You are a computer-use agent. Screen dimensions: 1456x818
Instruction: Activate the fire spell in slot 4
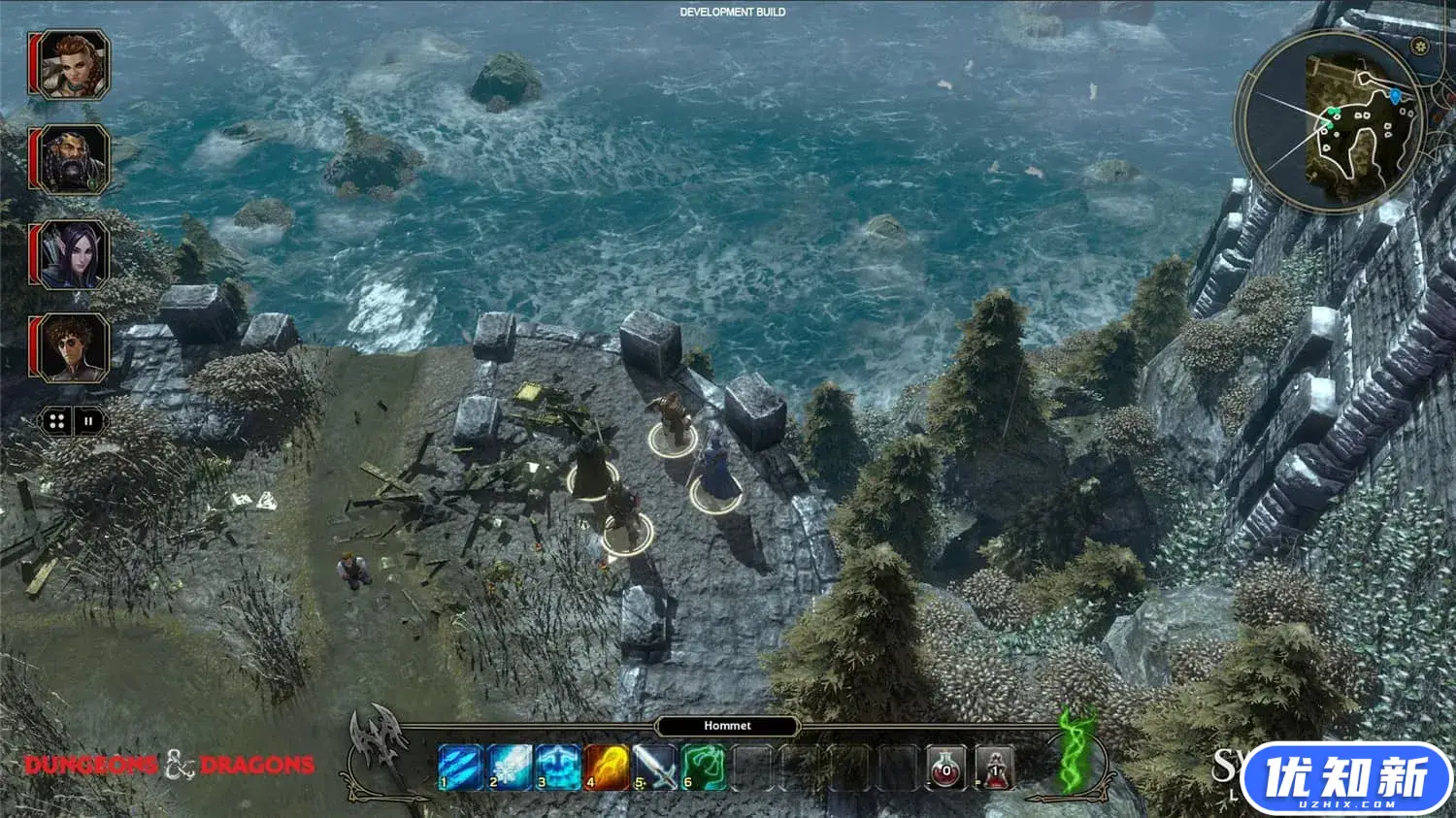606,768
